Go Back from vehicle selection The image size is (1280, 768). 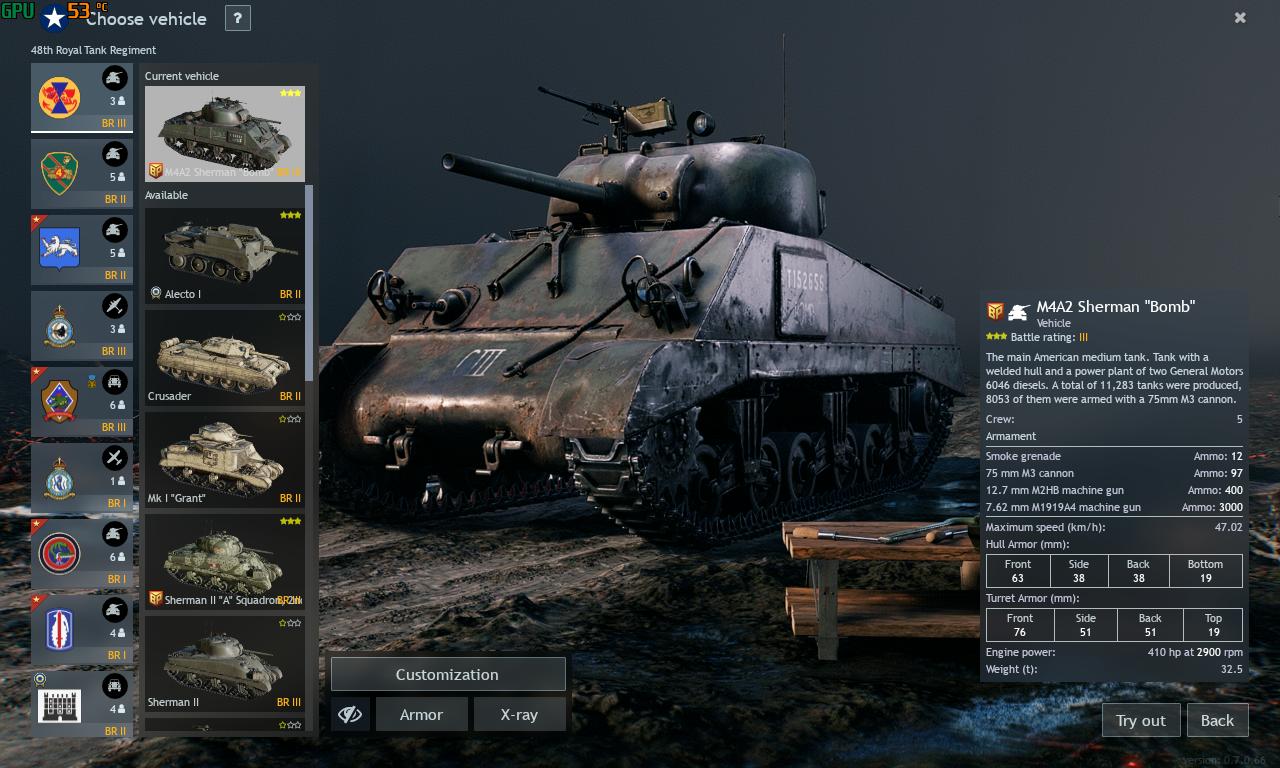coord(1217,721)
